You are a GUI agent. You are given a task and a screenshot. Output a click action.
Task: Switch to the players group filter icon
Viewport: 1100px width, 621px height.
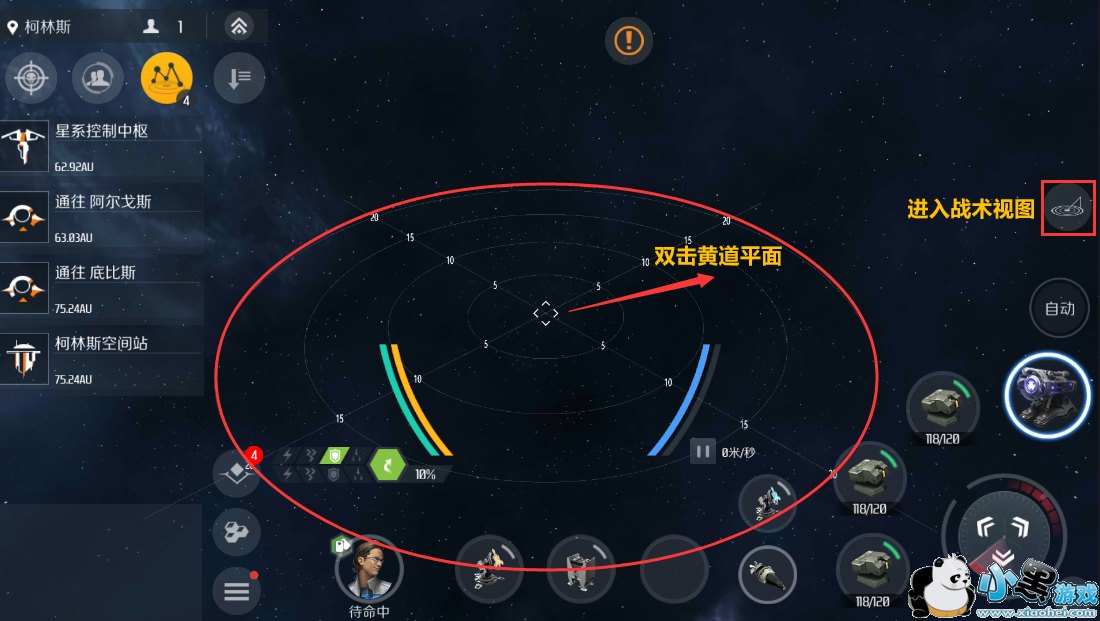coord(97,78)
